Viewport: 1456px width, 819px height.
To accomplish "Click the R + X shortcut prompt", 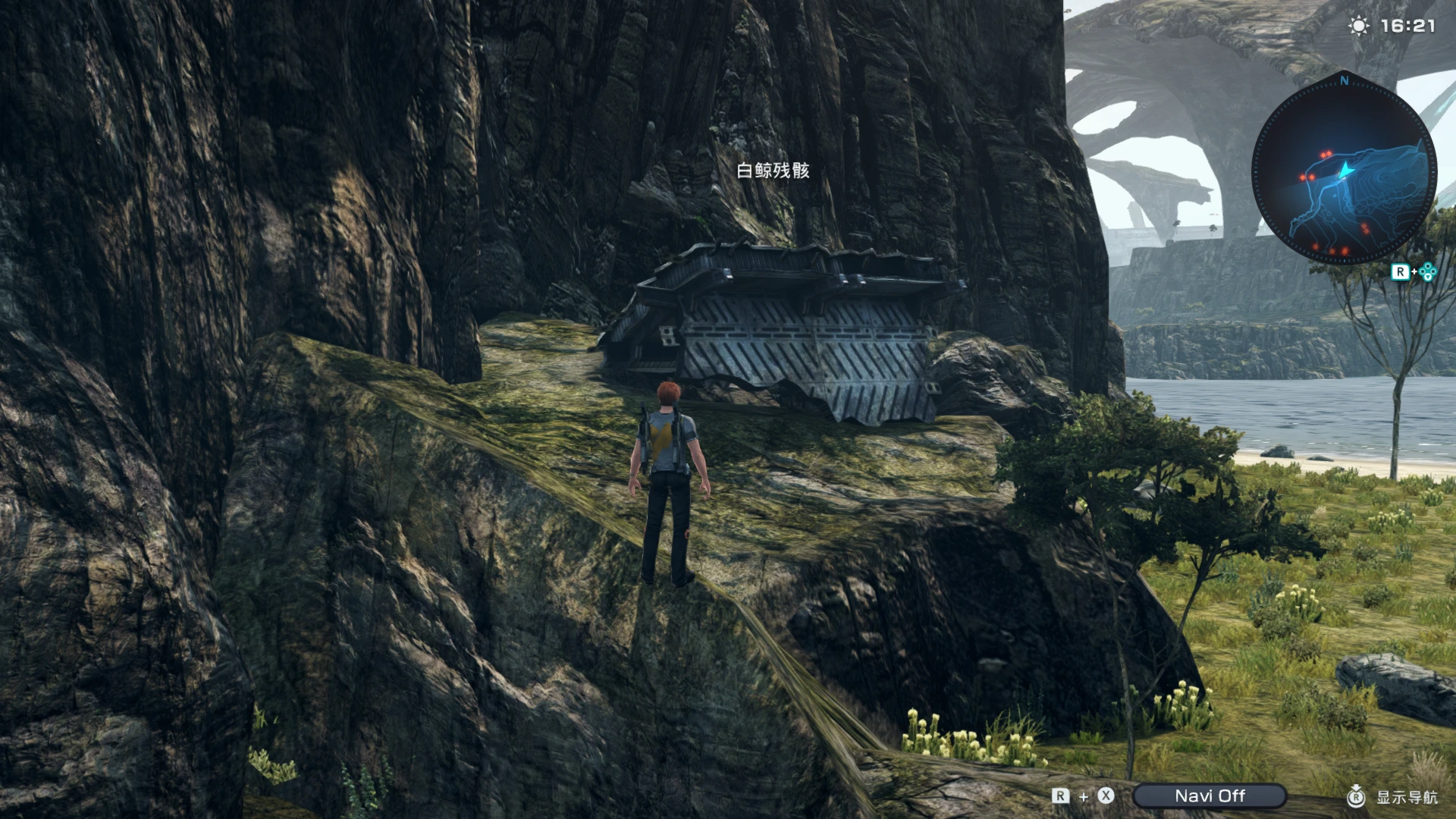I will (x=1081, y=796).
